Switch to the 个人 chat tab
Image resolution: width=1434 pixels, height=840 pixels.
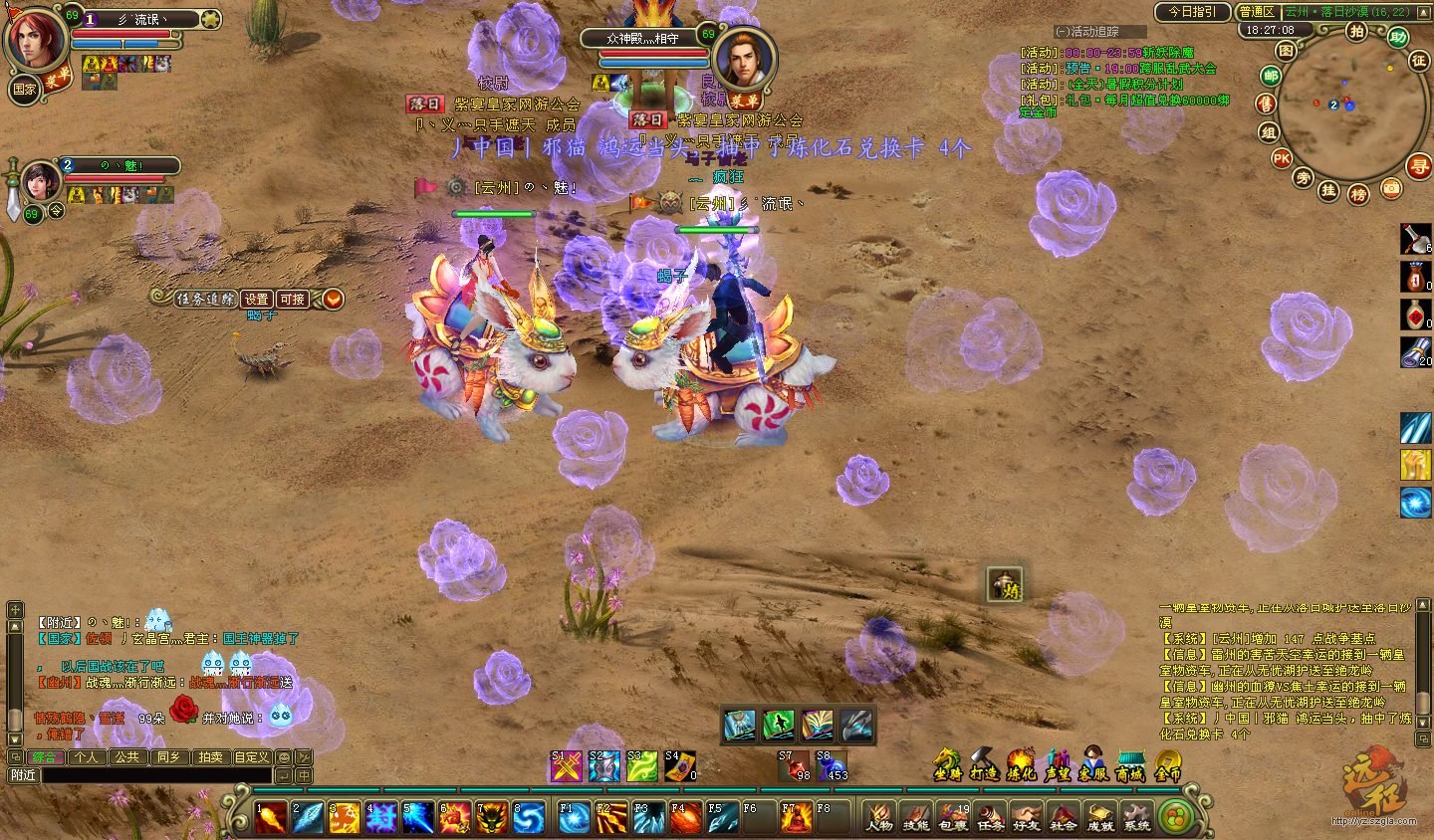pos(87,756)
